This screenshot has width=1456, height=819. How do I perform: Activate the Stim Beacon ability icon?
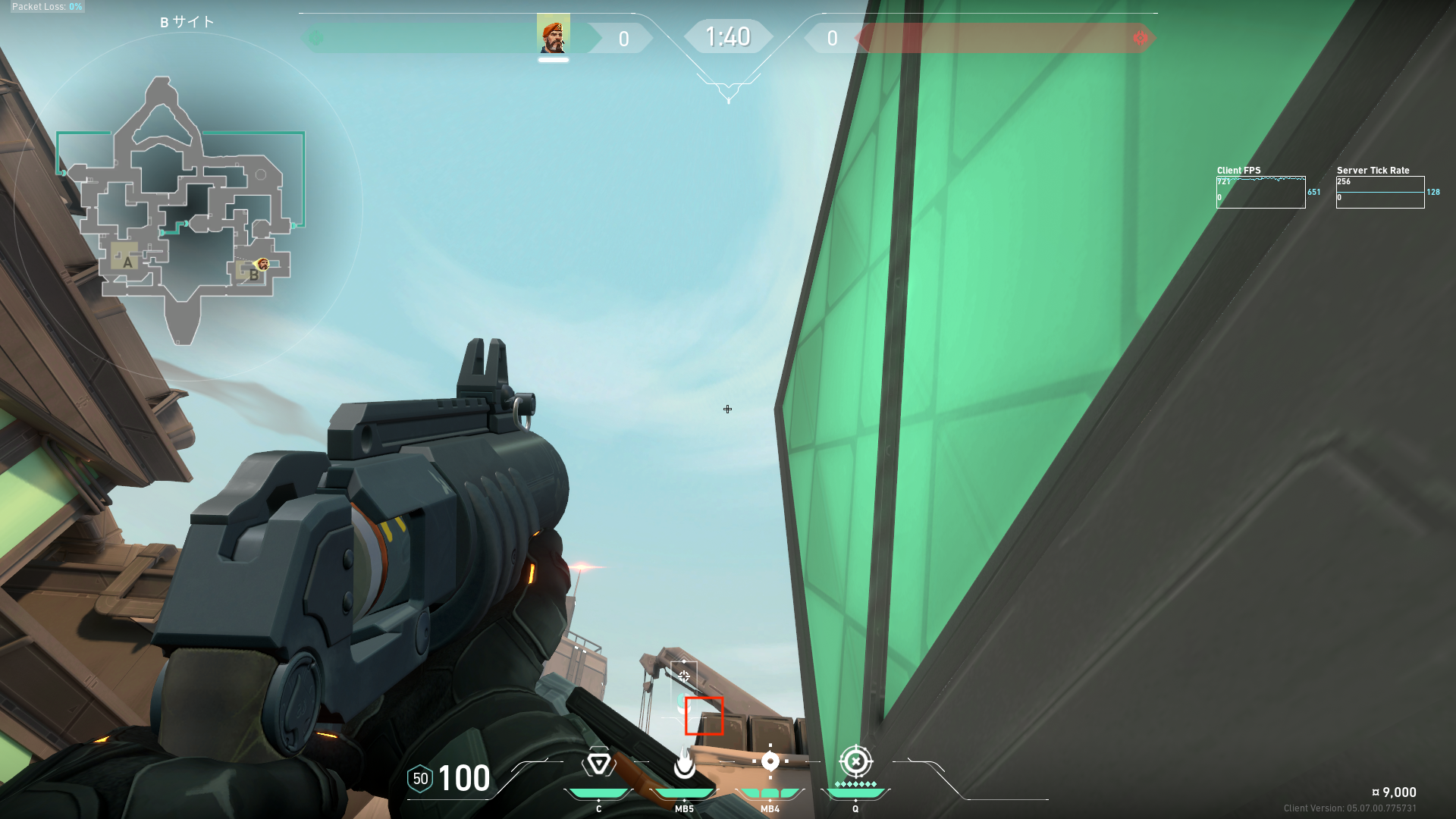click(598, 763)
